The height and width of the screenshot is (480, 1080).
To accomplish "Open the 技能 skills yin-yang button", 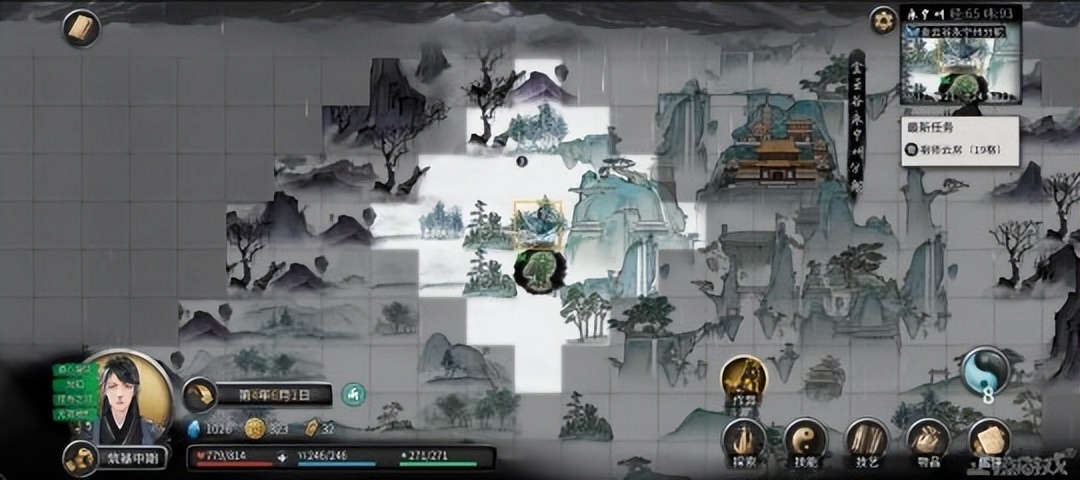I will [x=804, y=440].
